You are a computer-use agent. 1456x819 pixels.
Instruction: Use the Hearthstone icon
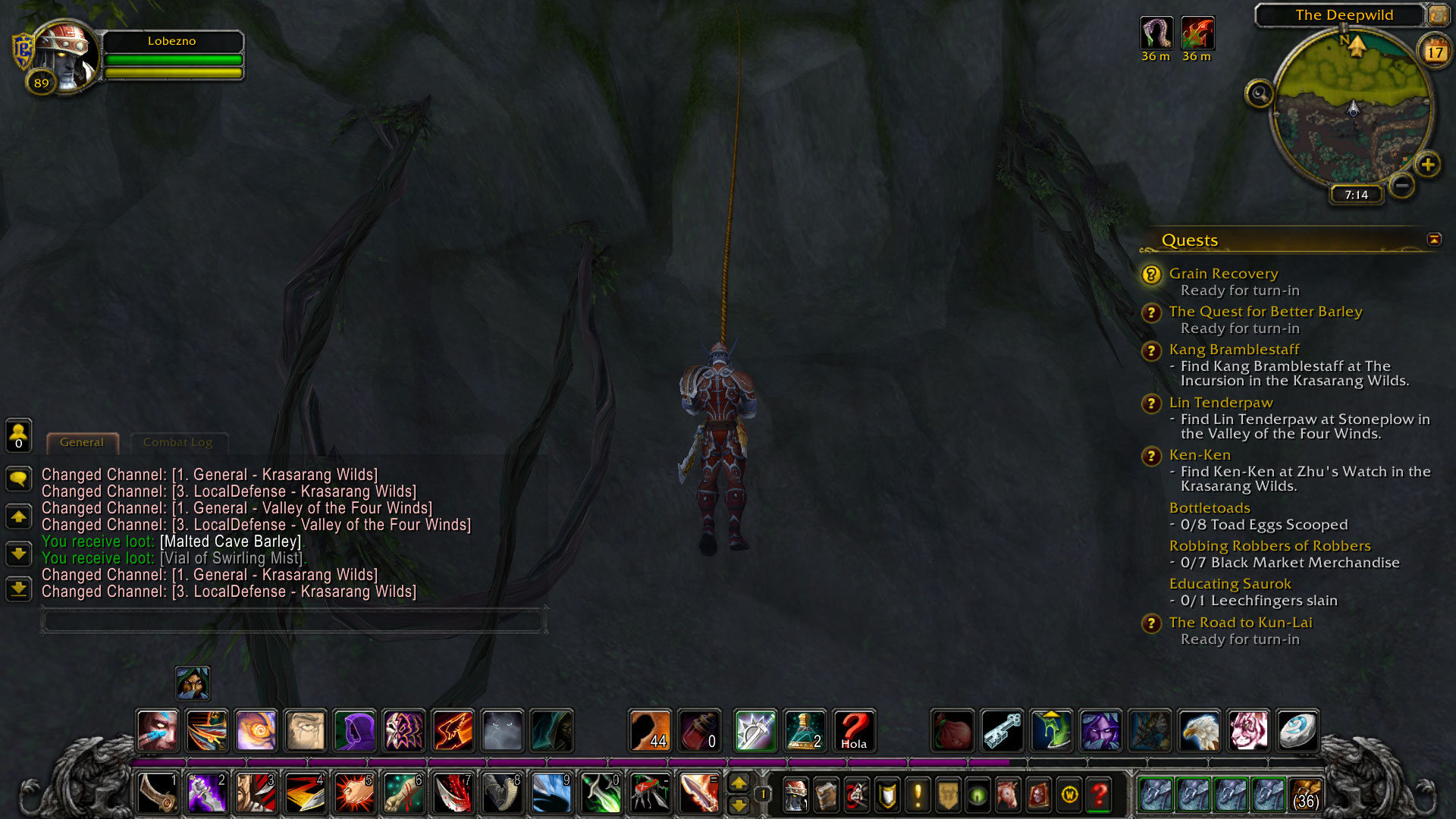[x=1297, y=731]
